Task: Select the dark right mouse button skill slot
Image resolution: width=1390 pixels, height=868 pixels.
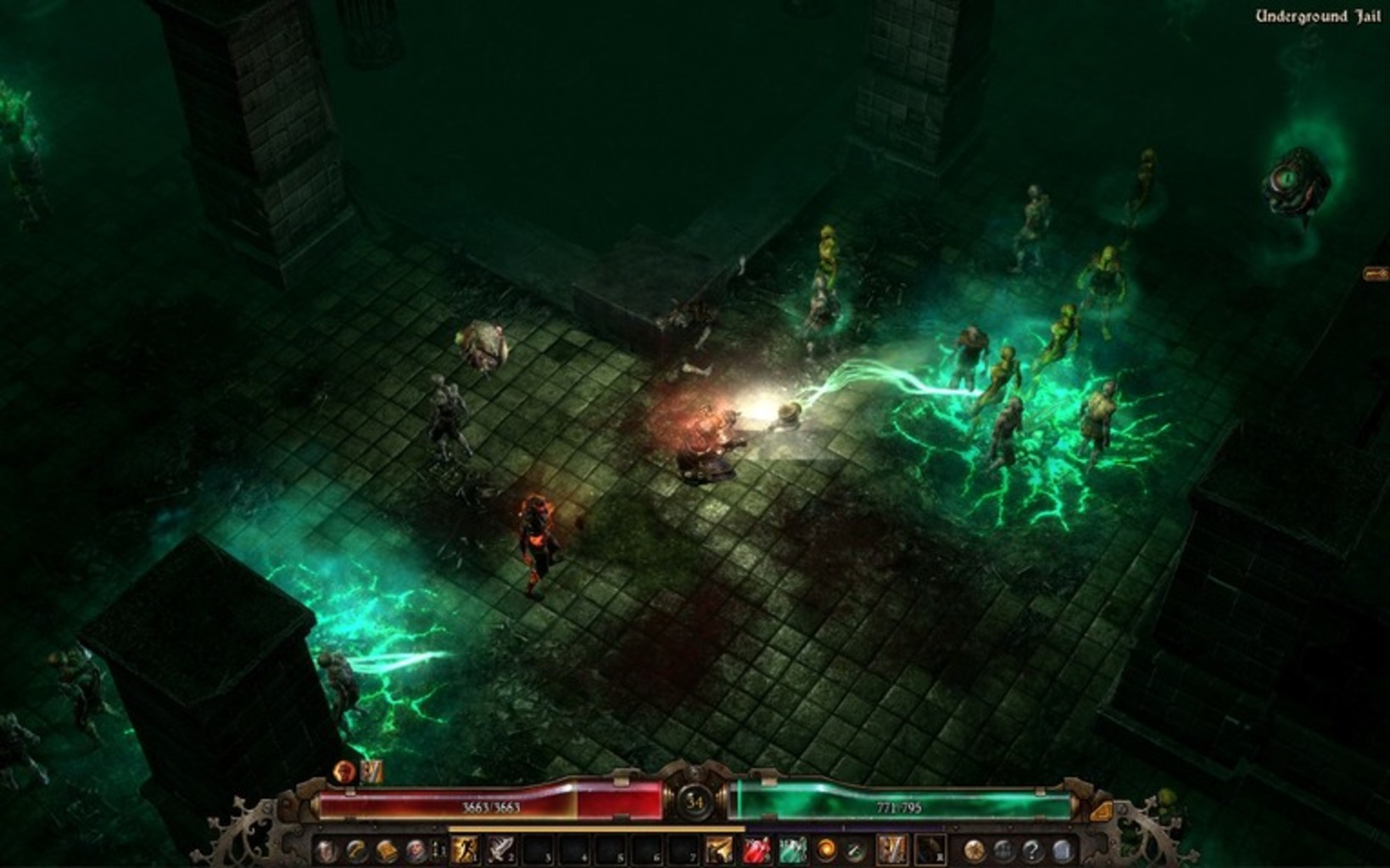Action: click(x=929, y=849)
